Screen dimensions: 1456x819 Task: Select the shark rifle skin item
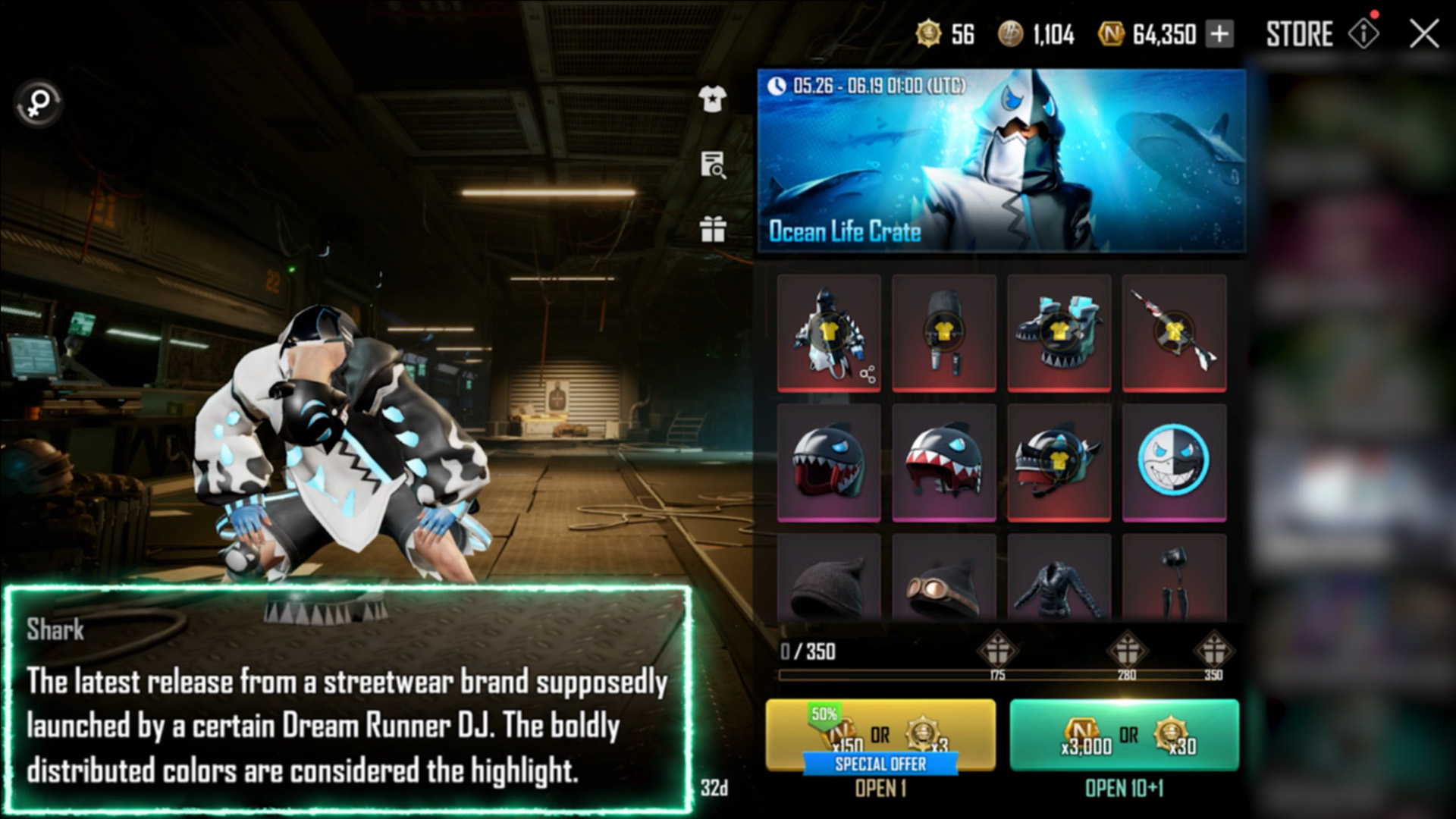tap(1174, 333)
